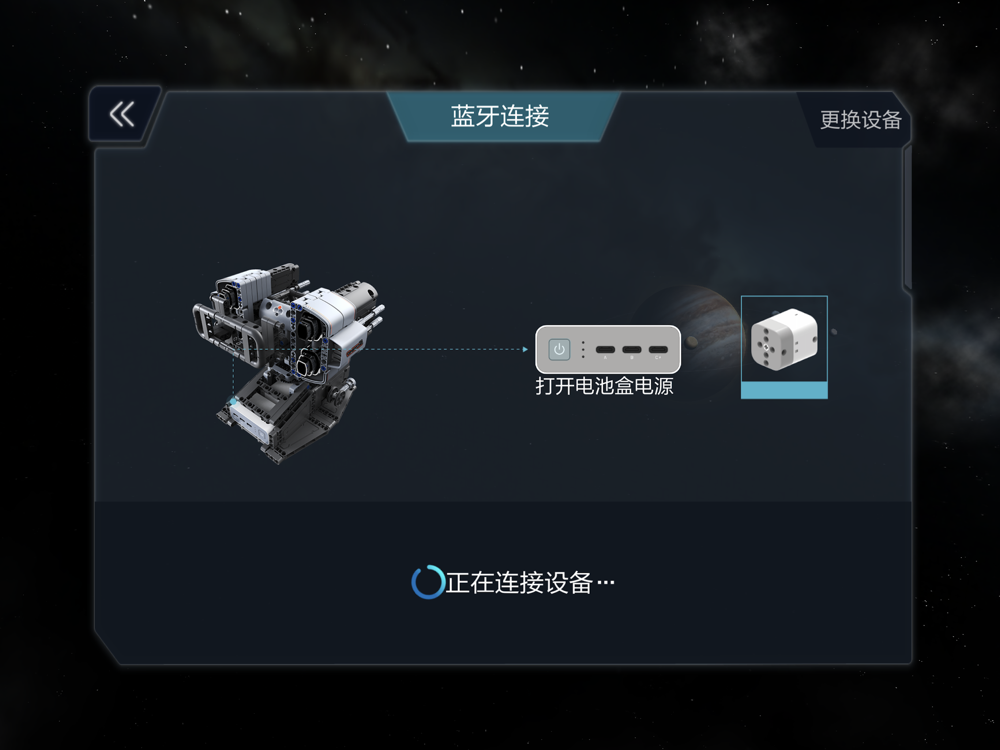Select the white controller cube thumbnail
The height and width of the screenshot is (750, 1000).
[784, 346]
